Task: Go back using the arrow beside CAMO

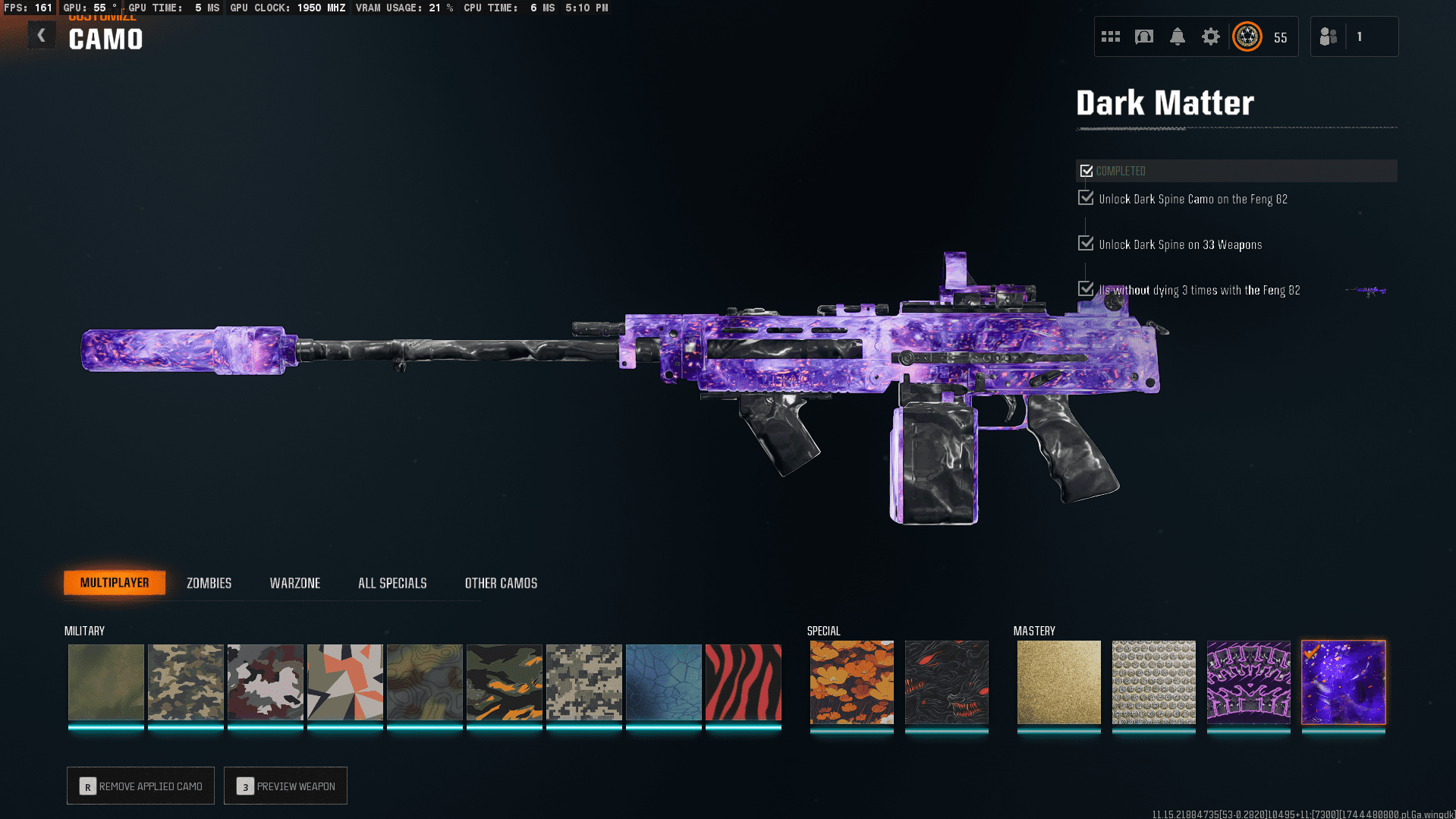Action: pyautogui.click(x=42, y=36)
